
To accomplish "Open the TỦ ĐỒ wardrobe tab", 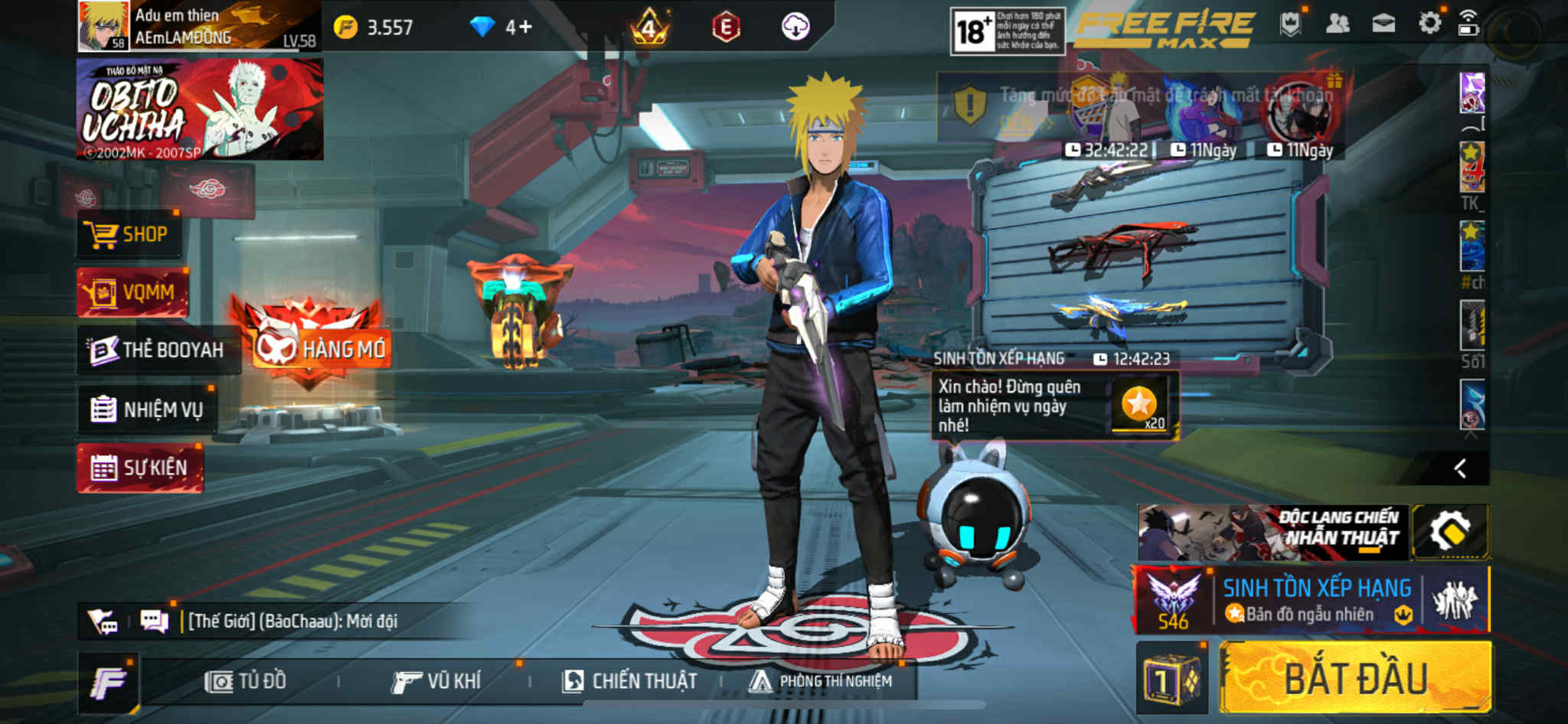I will [x=246, y=681].
